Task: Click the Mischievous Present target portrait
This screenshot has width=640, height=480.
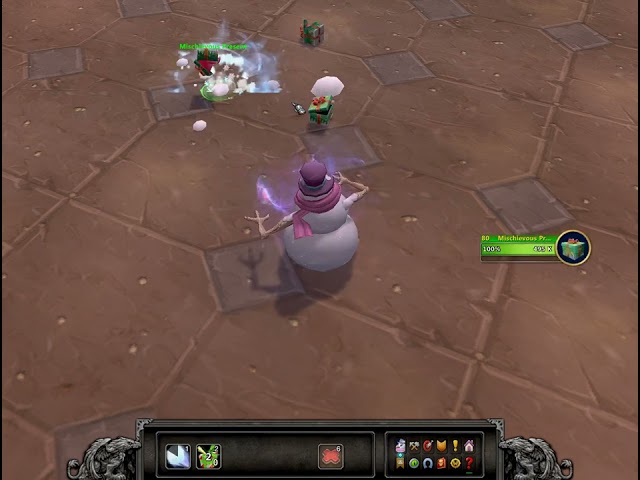Action: [573, 247]
